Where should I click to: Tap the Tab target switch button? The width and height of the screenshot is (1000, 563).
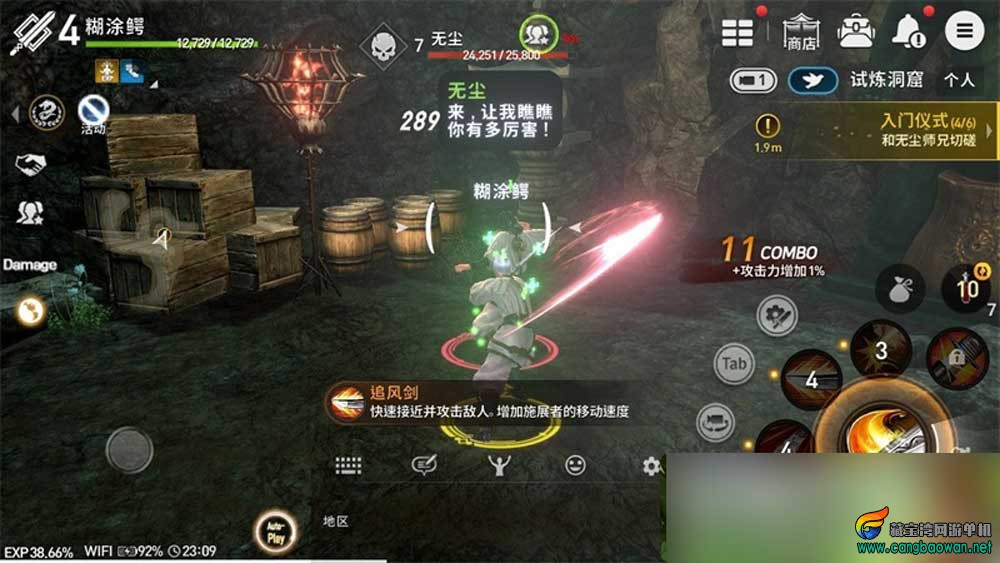tap(735, 364)
